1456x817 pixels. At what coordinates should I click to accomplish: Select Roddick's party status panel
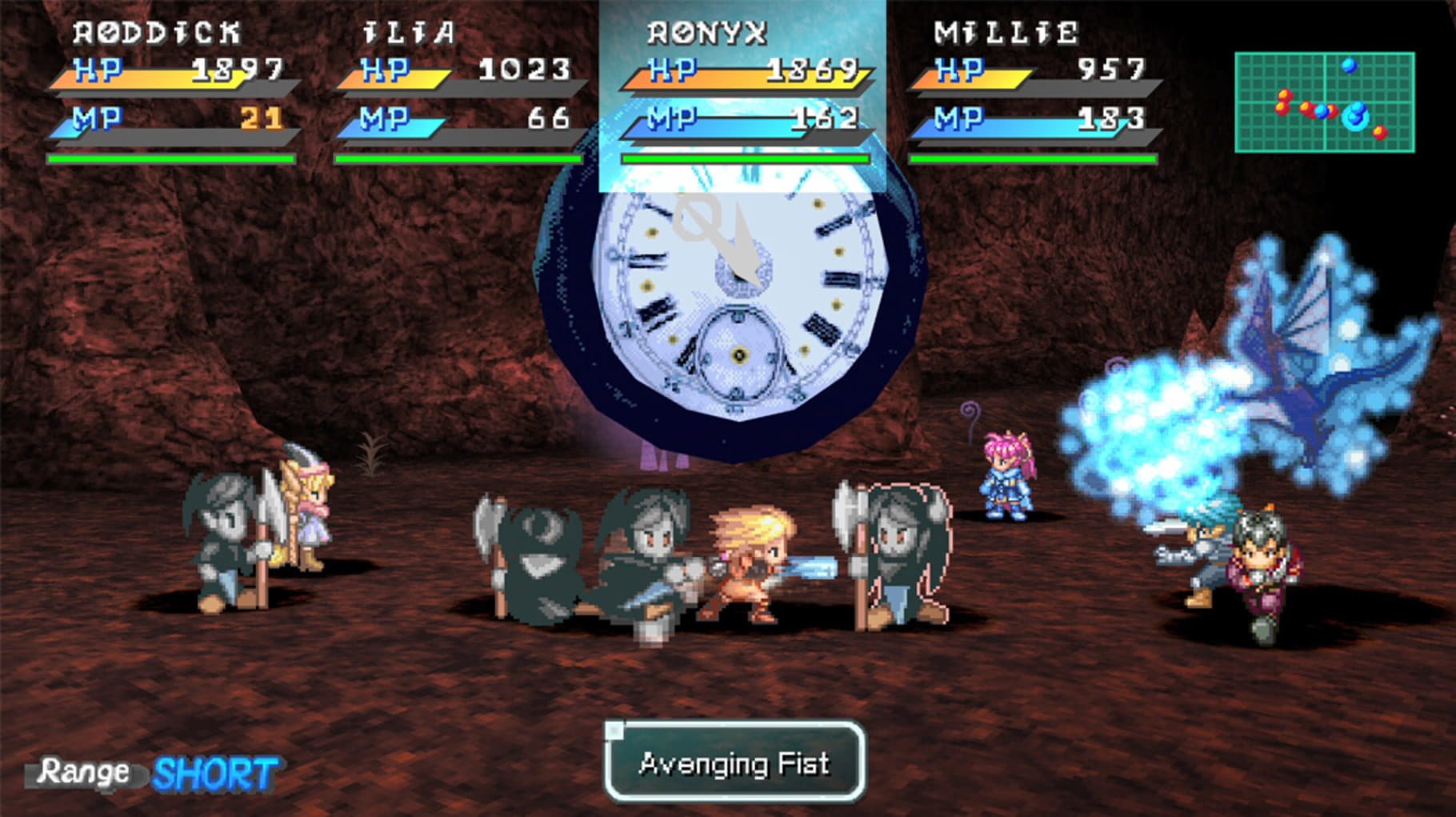[x=172, y=92]
